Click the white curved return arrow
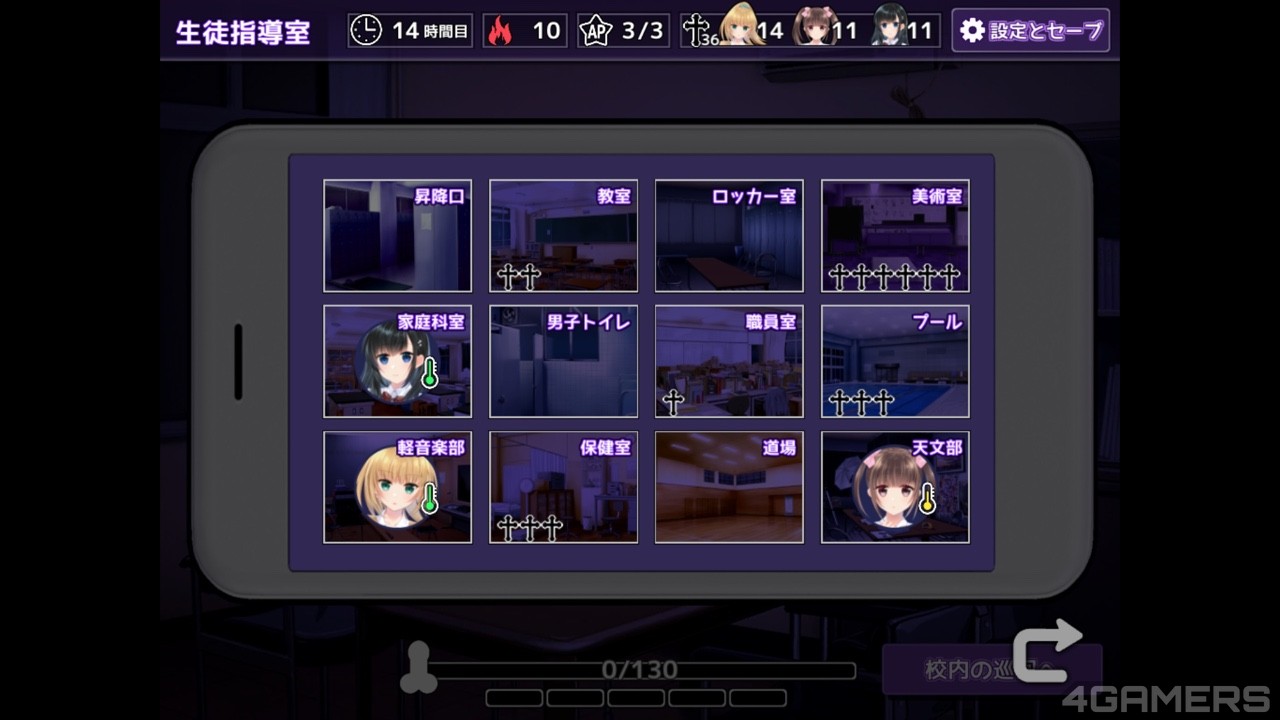 click(1047, 650)
